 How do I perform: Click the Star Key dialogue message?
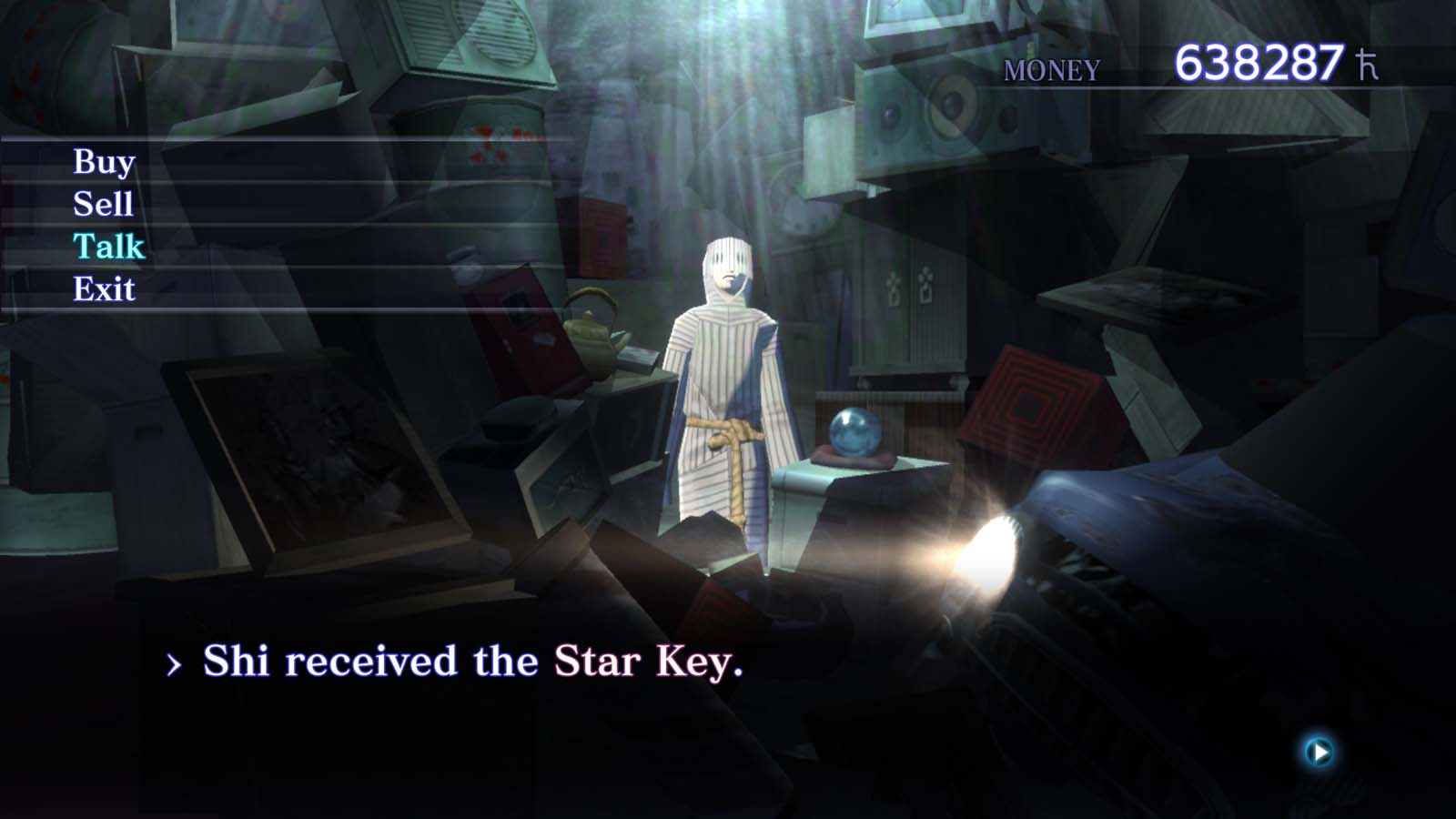(x=473, y=661)
